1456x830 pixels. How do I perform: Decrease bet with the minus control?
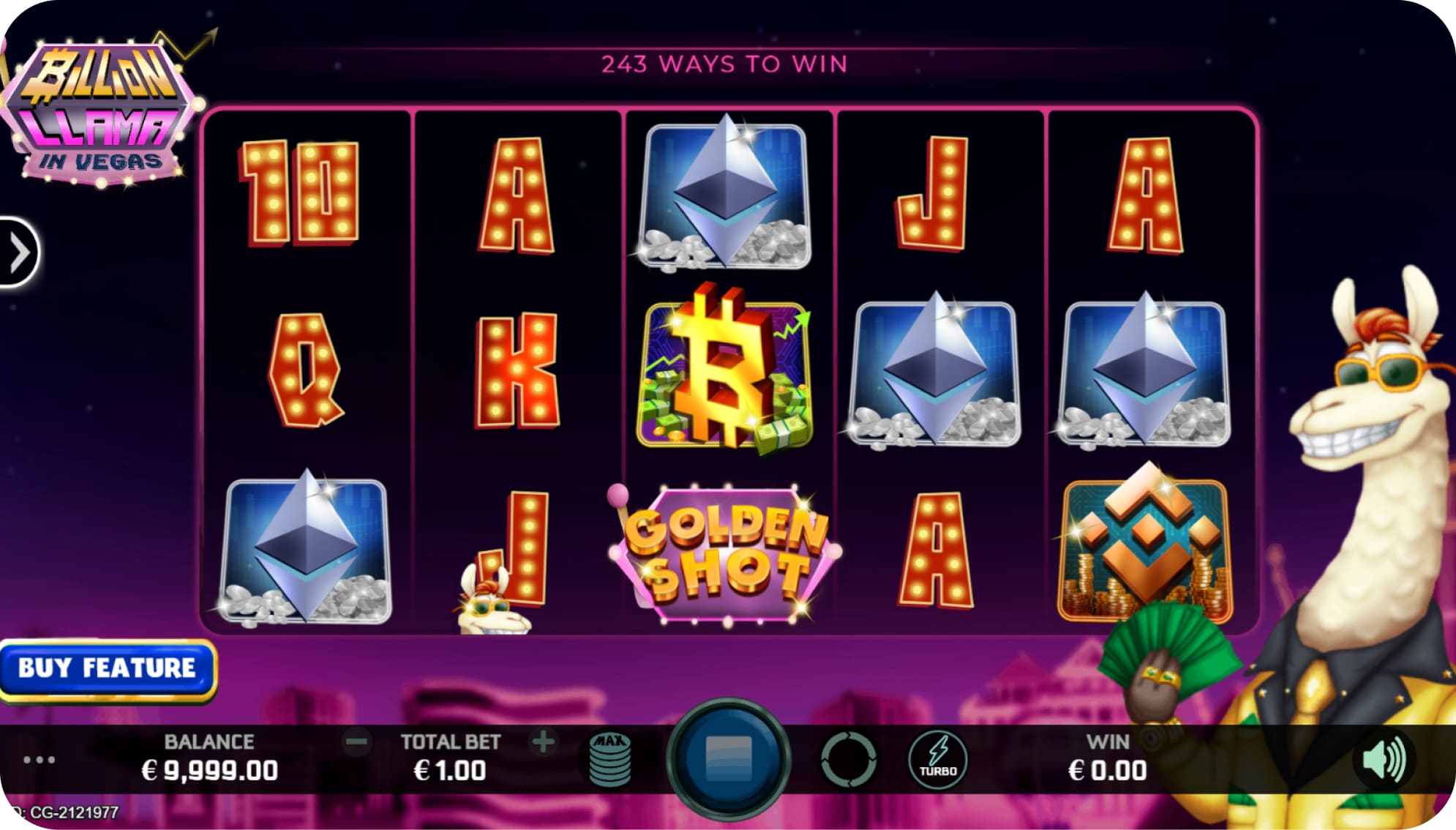pos(356,741)
